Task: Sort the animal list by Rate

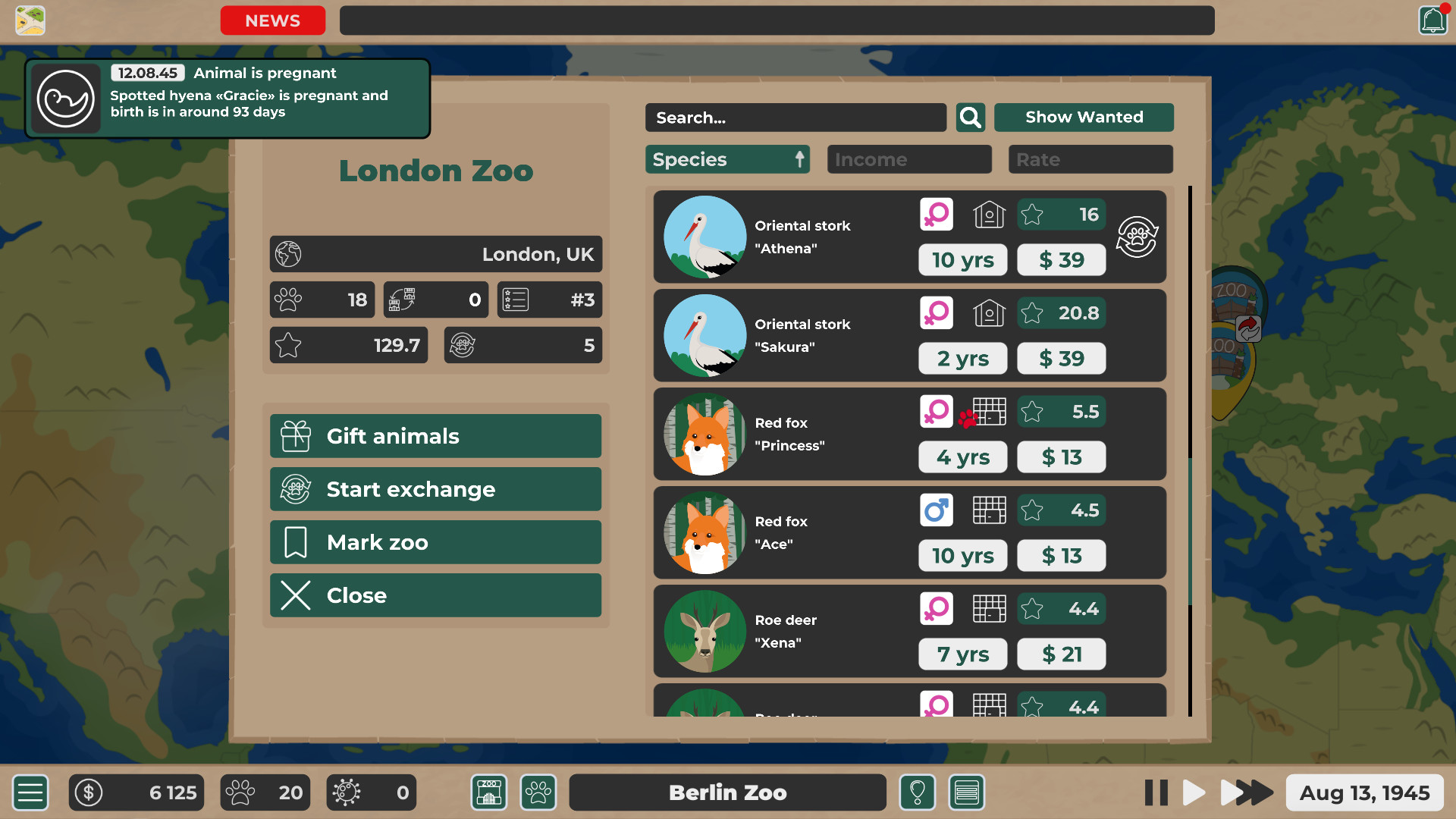Action: 1090,159
